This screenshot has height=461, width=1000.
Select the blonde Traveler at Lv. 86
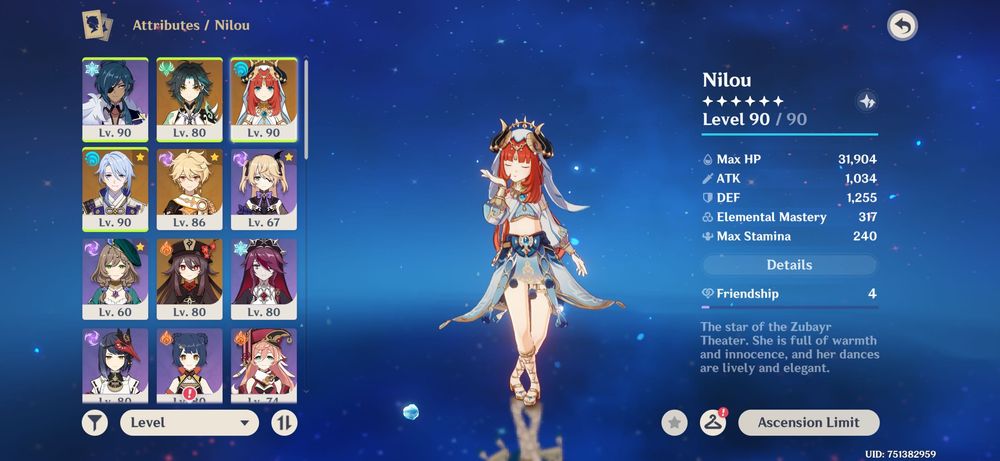click(x=190, y=189)
